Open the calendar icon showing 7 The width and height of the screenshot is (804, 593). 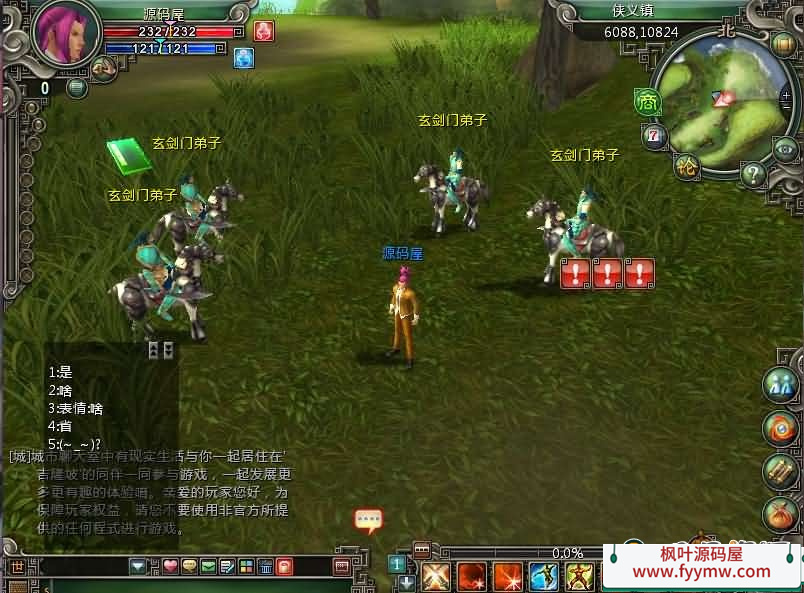(x=655, y=135)
